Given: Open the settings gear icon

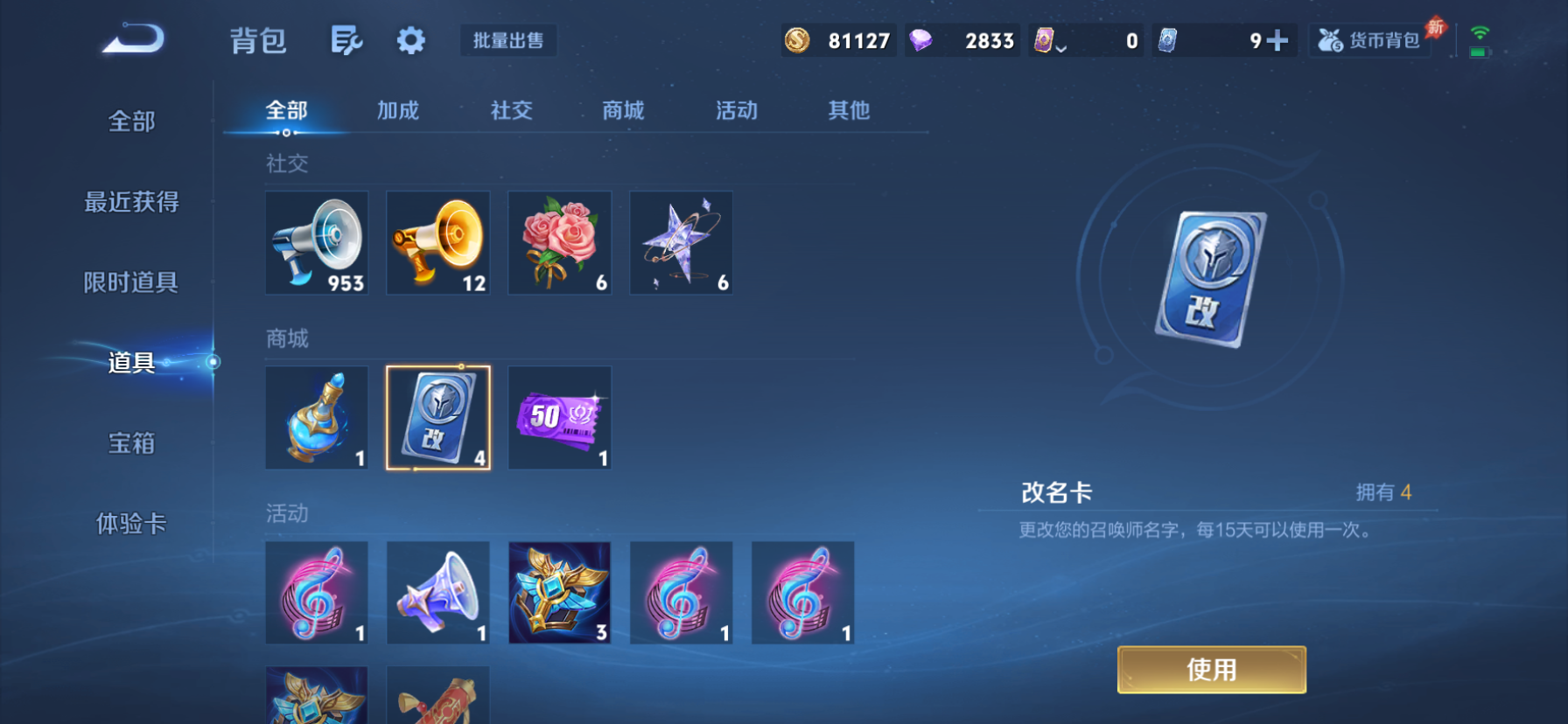Looking at the screenshot, I should 410,40.
